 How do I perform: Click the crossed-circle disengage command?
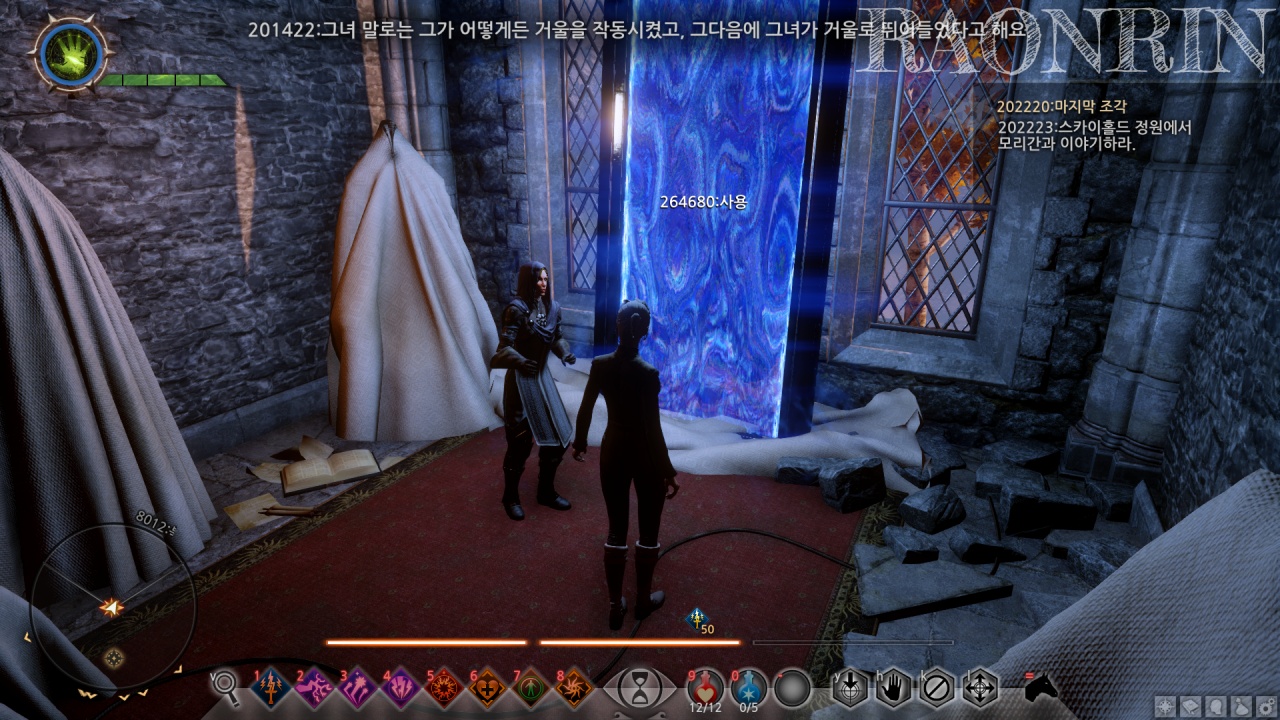[936, 687]
